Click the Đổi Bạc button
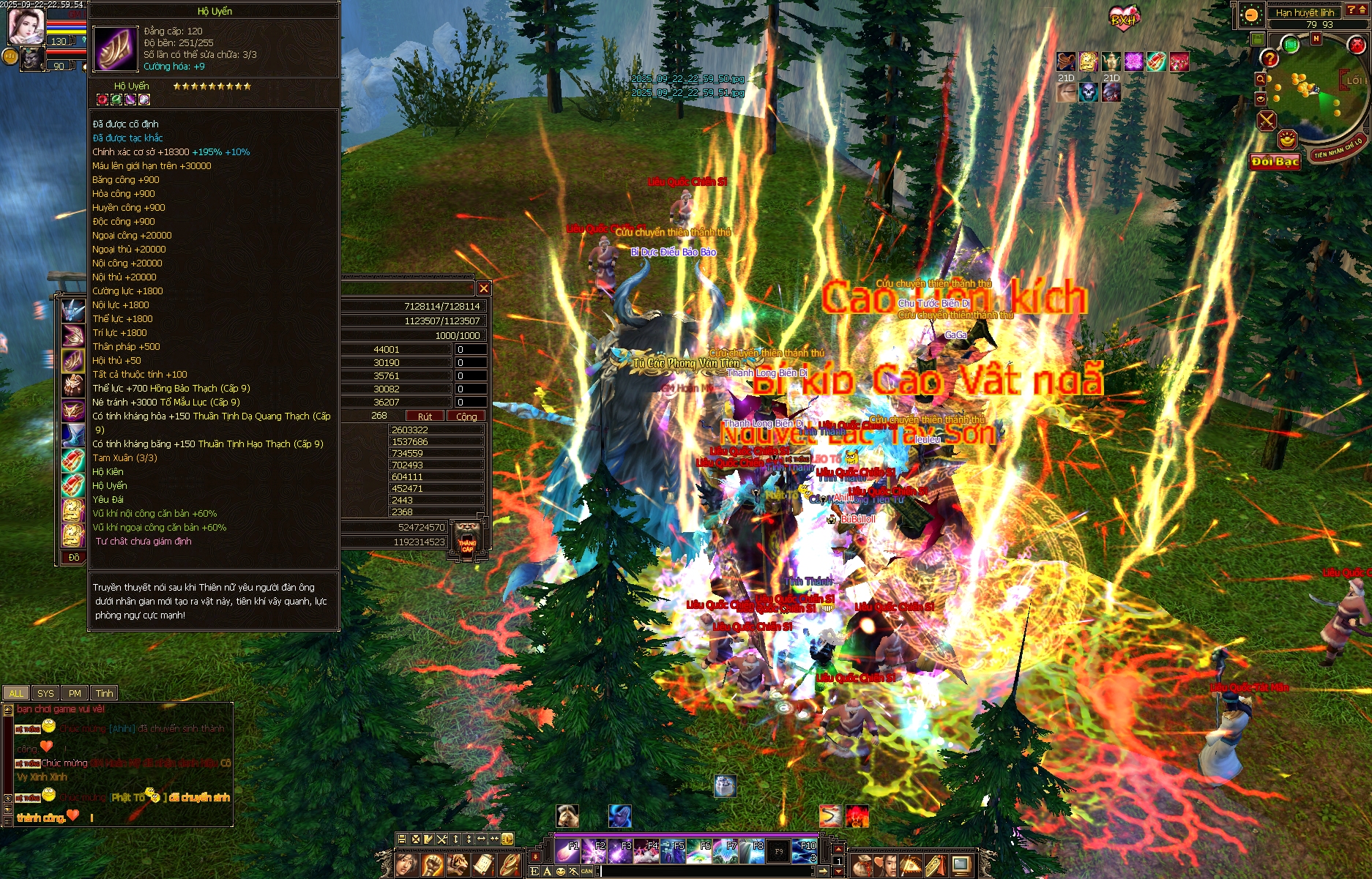 [x=1275, y=162]
